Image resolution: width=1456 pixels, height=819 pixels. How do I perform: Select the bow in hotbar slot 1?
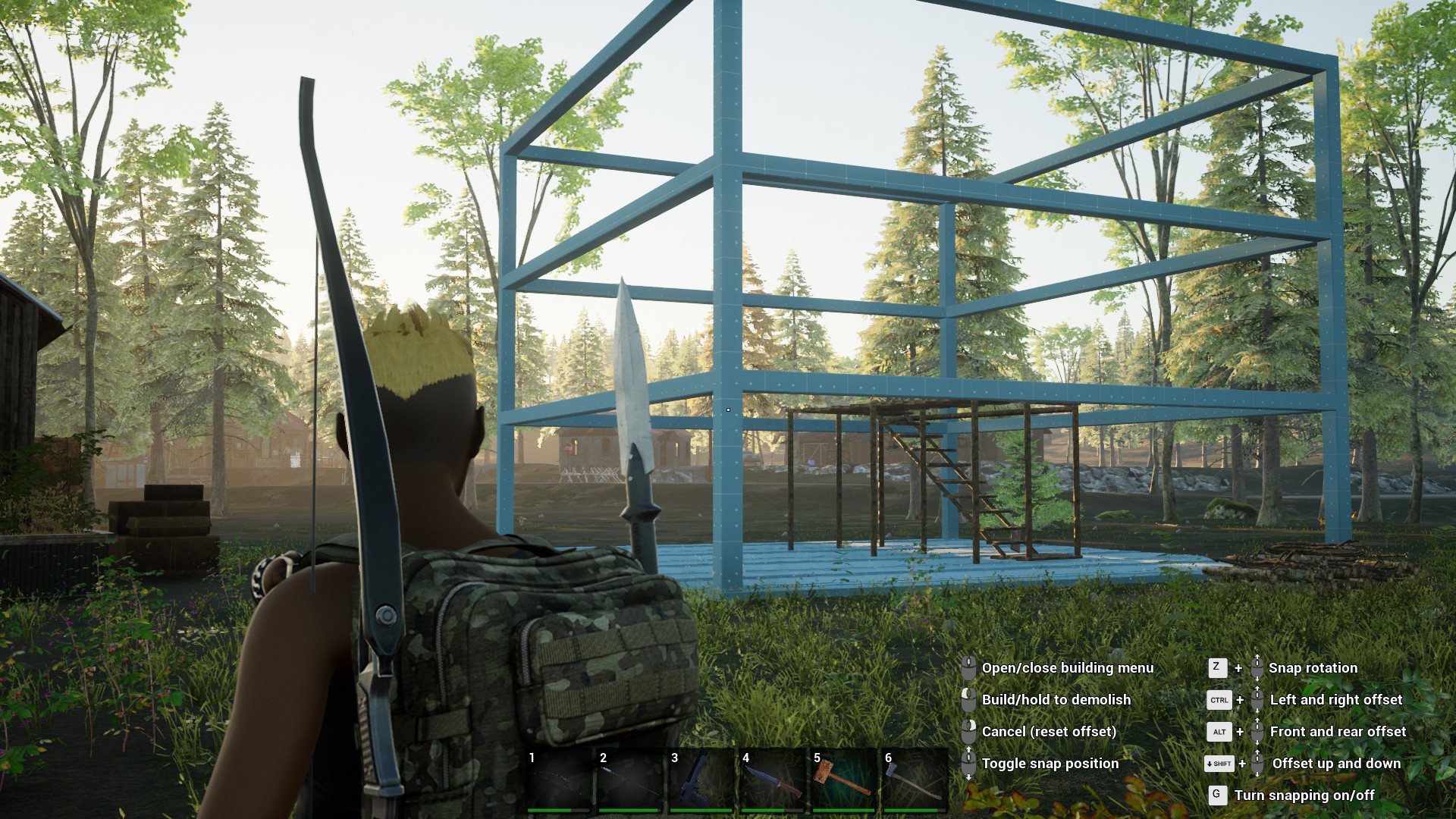(559, 780)
